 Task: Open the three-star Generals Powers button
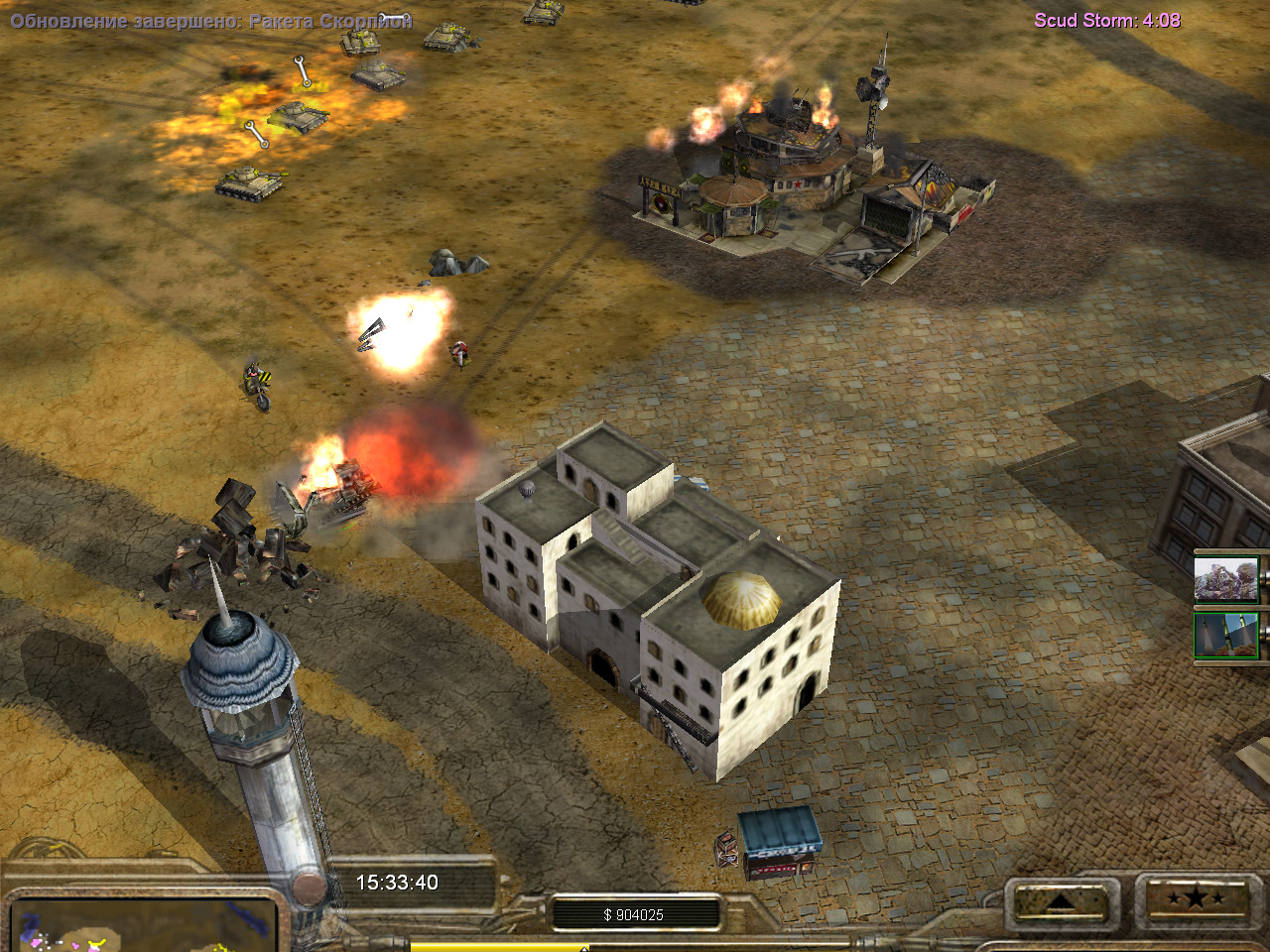tap(1196, 900)
